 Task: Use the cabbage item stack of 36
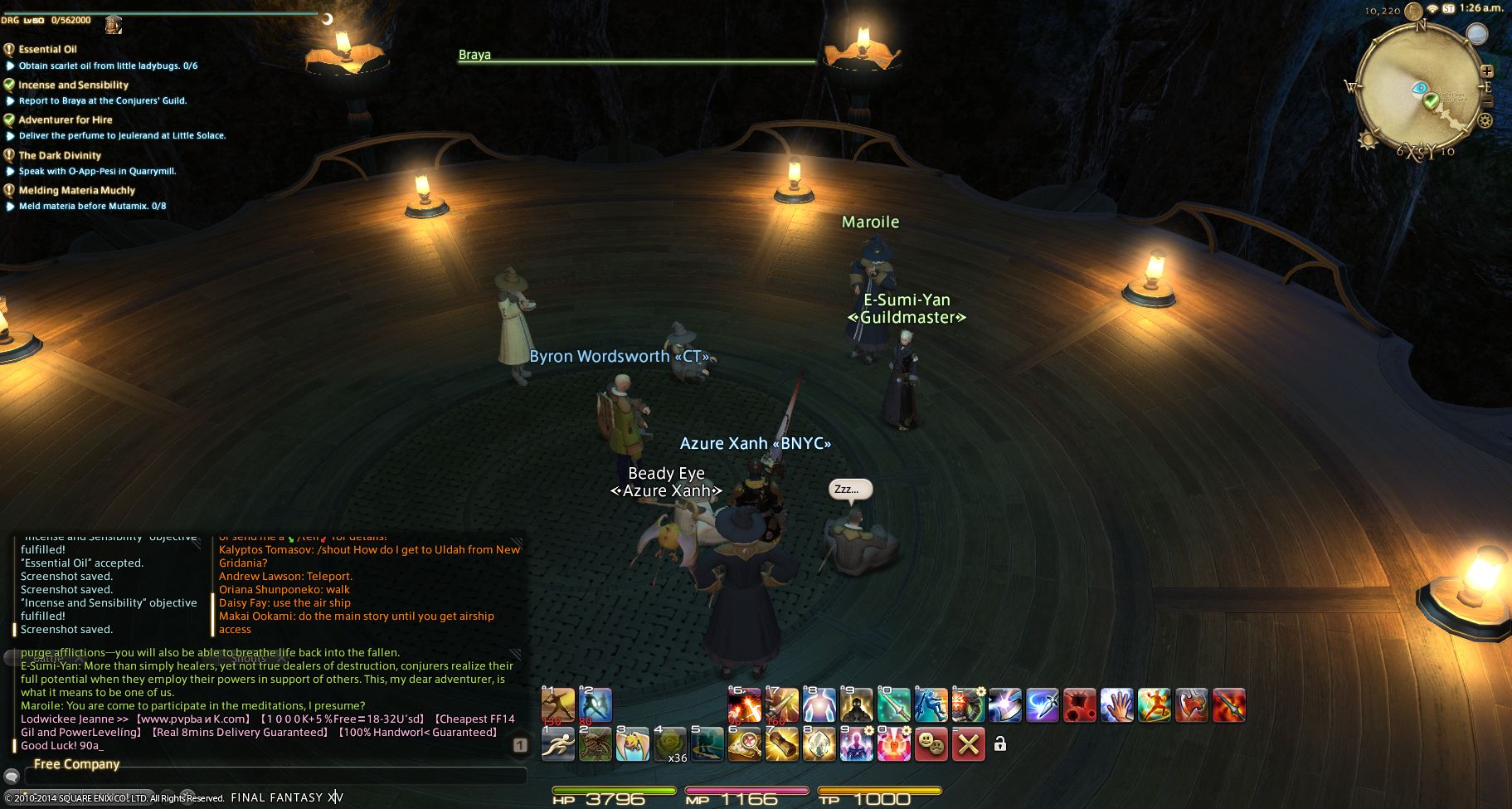pos(670,744)
